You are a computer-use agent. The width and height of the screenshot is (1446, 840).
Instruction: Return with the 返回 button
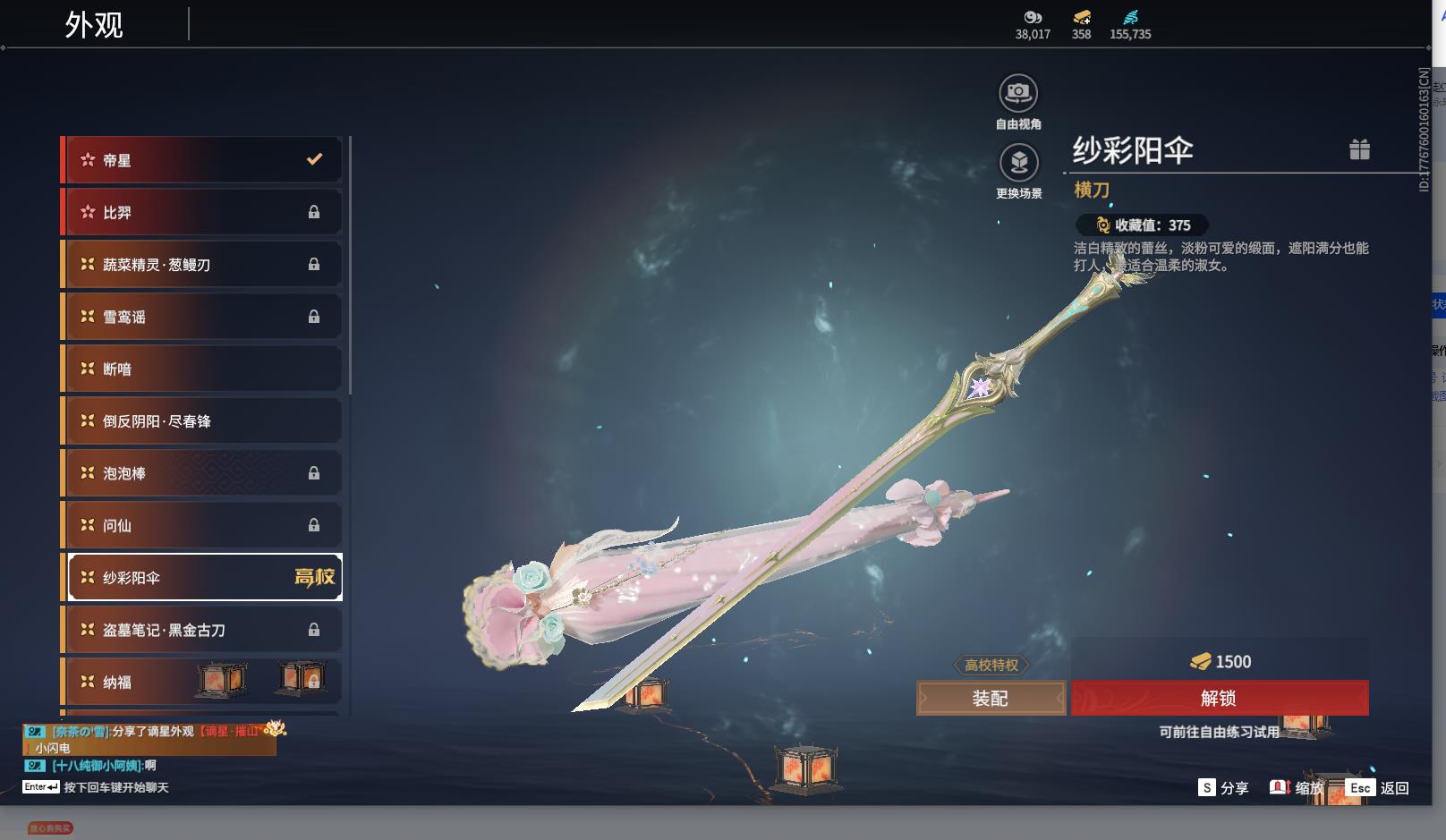(1379, 788)
